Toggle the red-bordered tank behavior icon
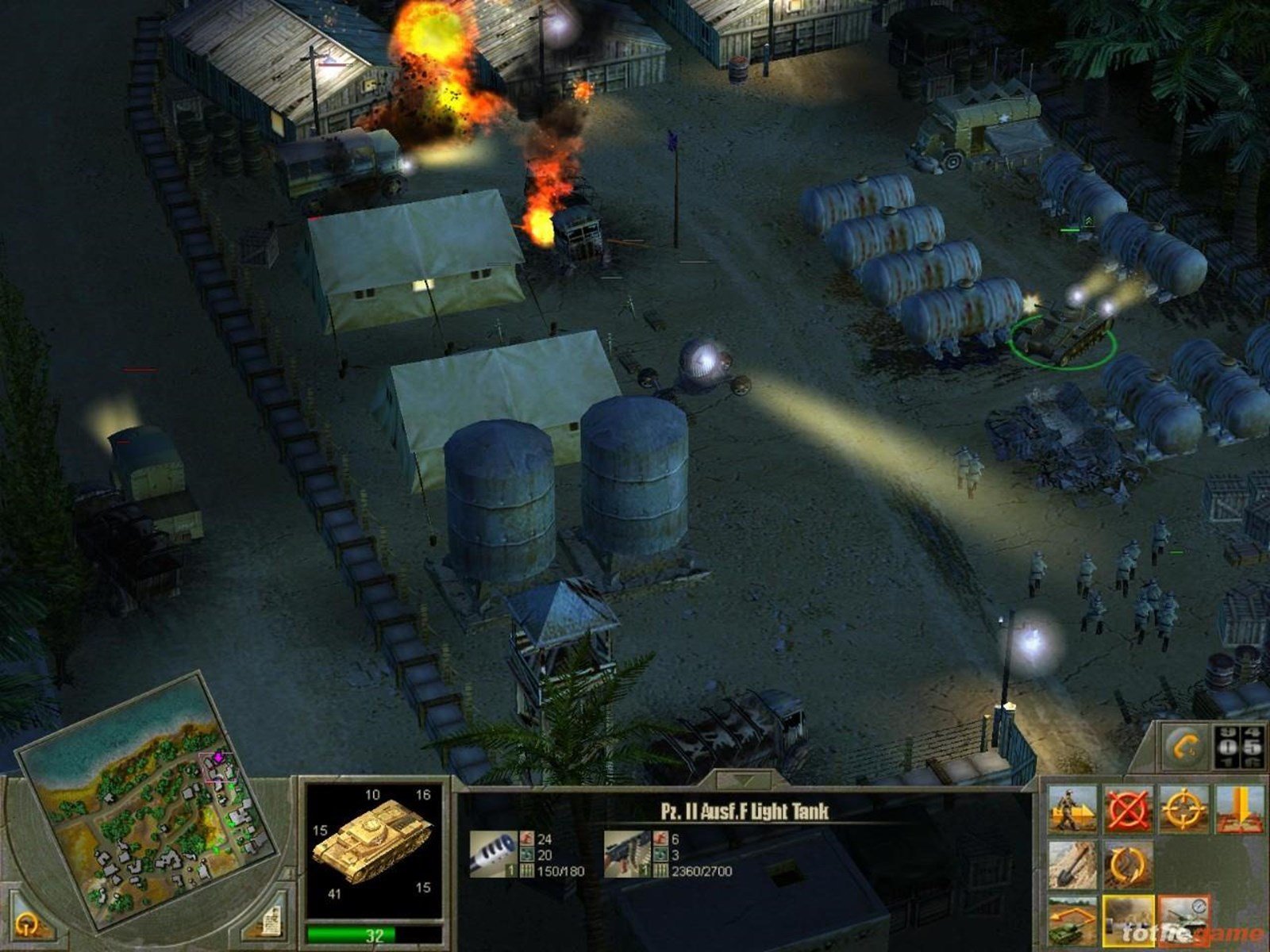Image resolution: width=1270 pixels, height=952 pixels. (x=1184, y=920)
